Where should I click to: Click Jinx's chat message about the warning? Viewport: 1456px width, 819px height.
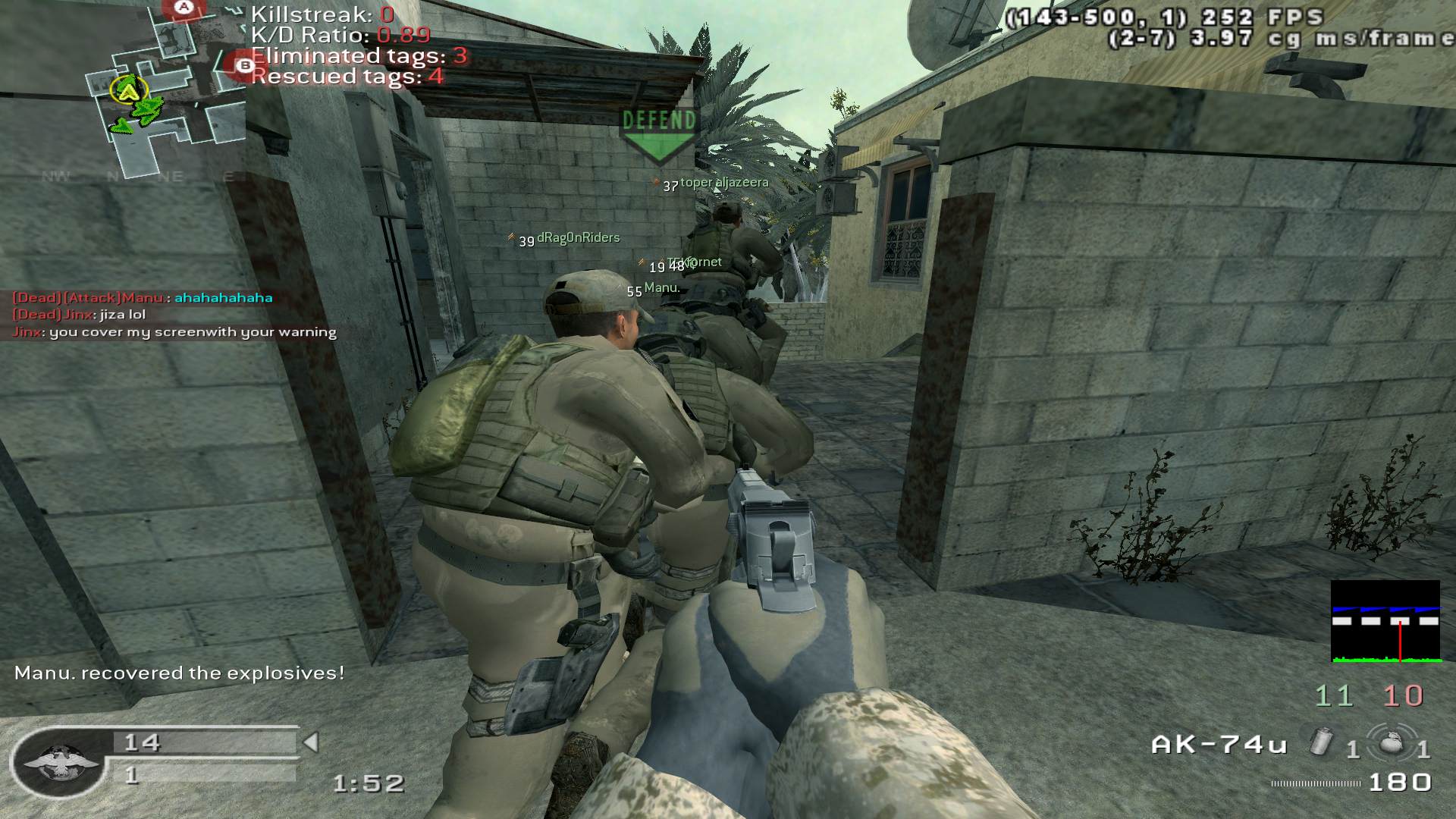click(x=174, y=332)
